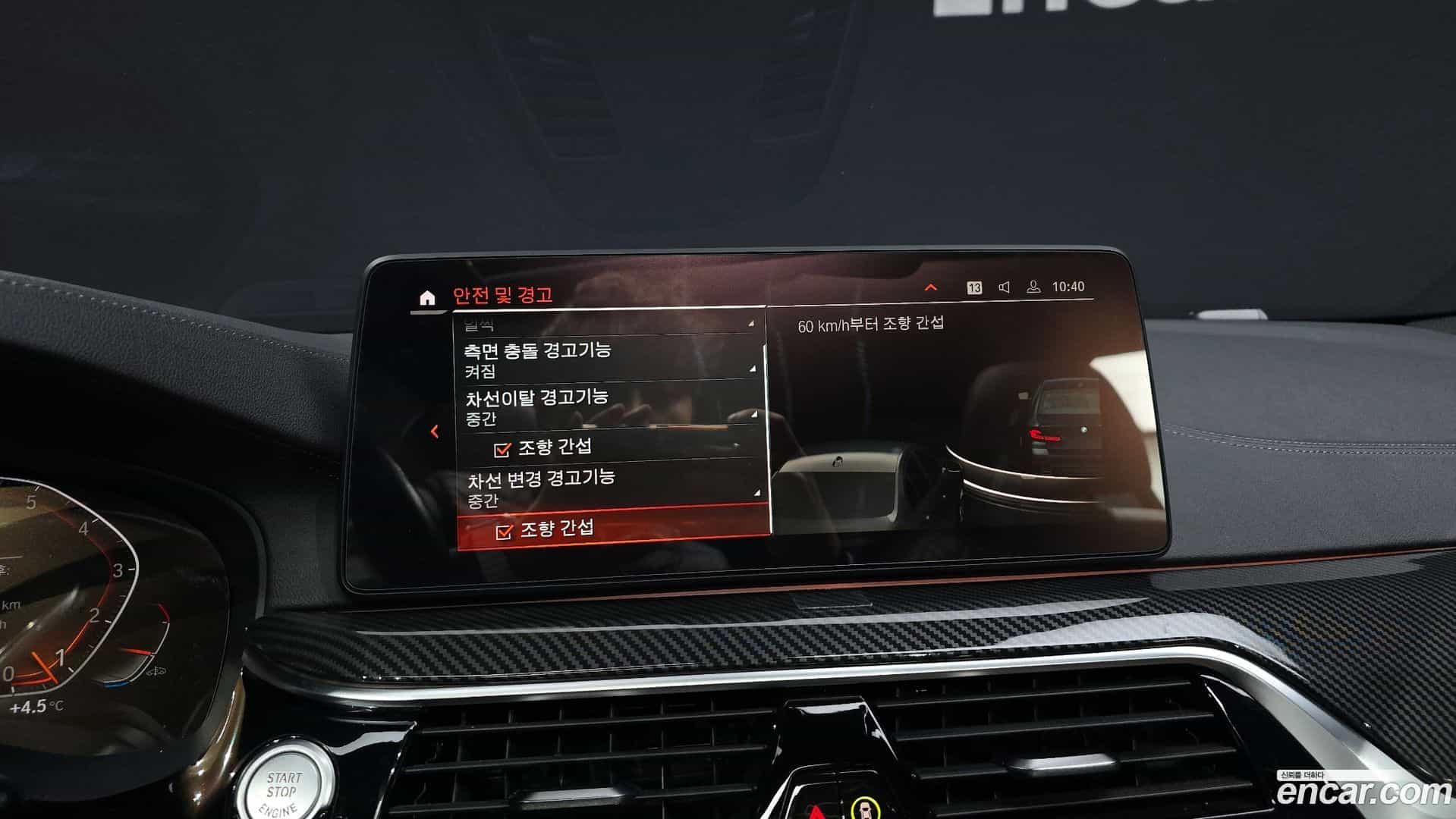Tap the red upward chevron in the status bar
Screen dimensions: 1456x819
coord(931,287)
